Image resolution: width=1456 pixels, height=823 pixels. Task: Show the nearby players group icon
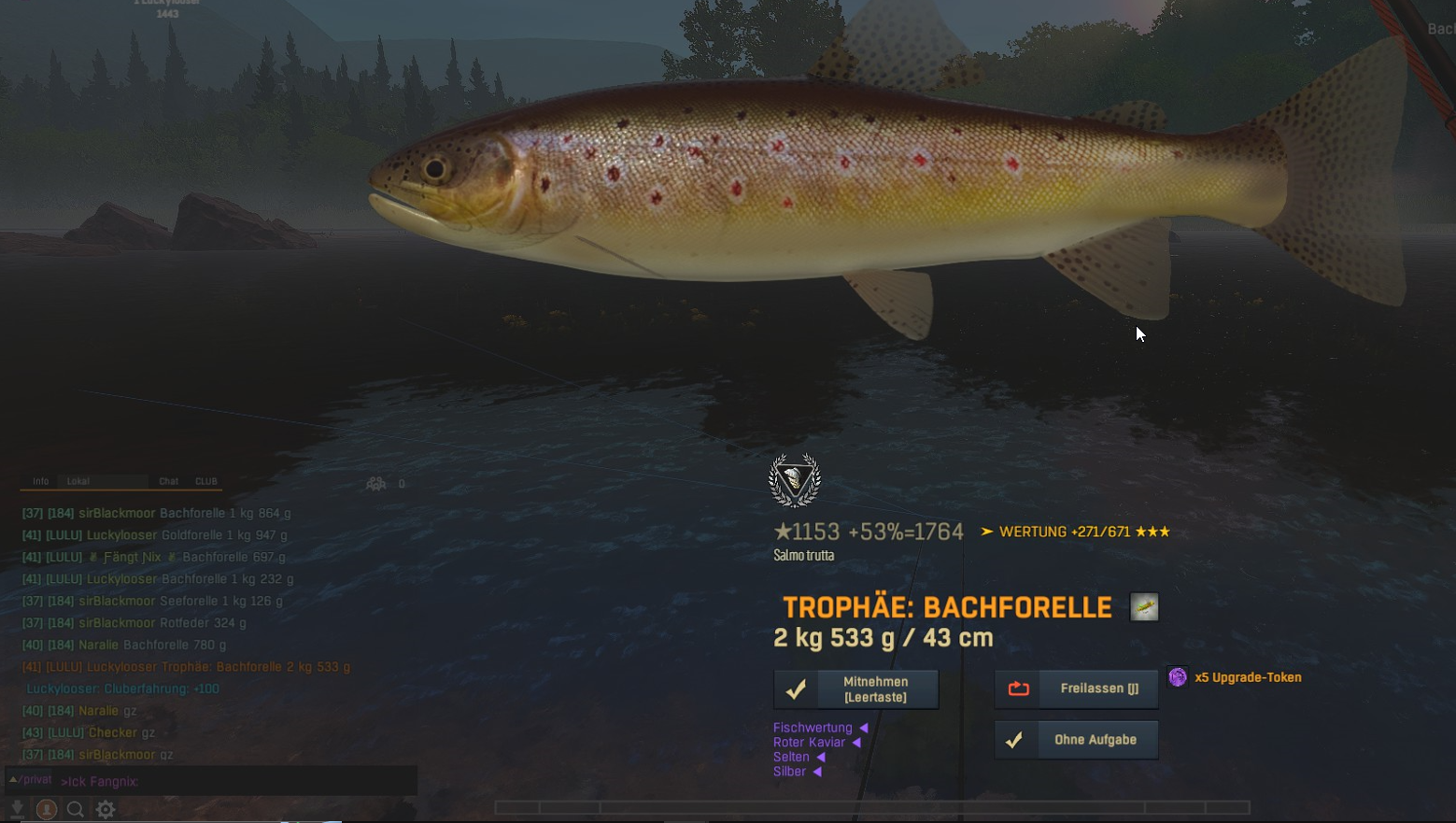click(376, 484)
